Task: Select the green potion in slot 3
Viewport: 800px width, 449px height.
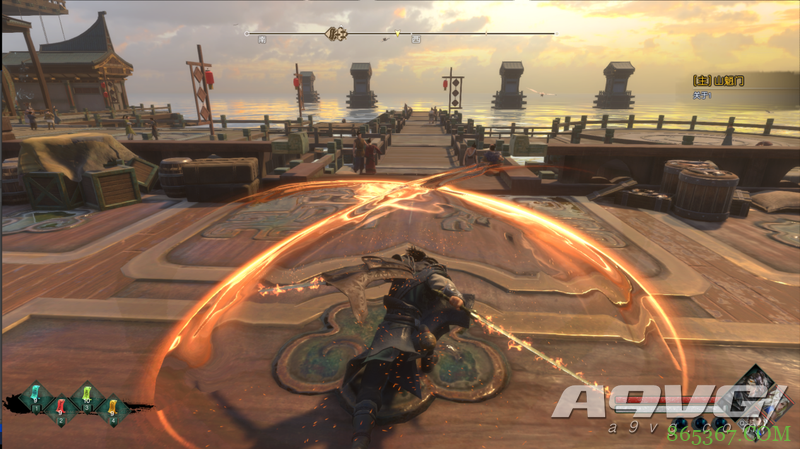Action: click(x=87, y=393)
